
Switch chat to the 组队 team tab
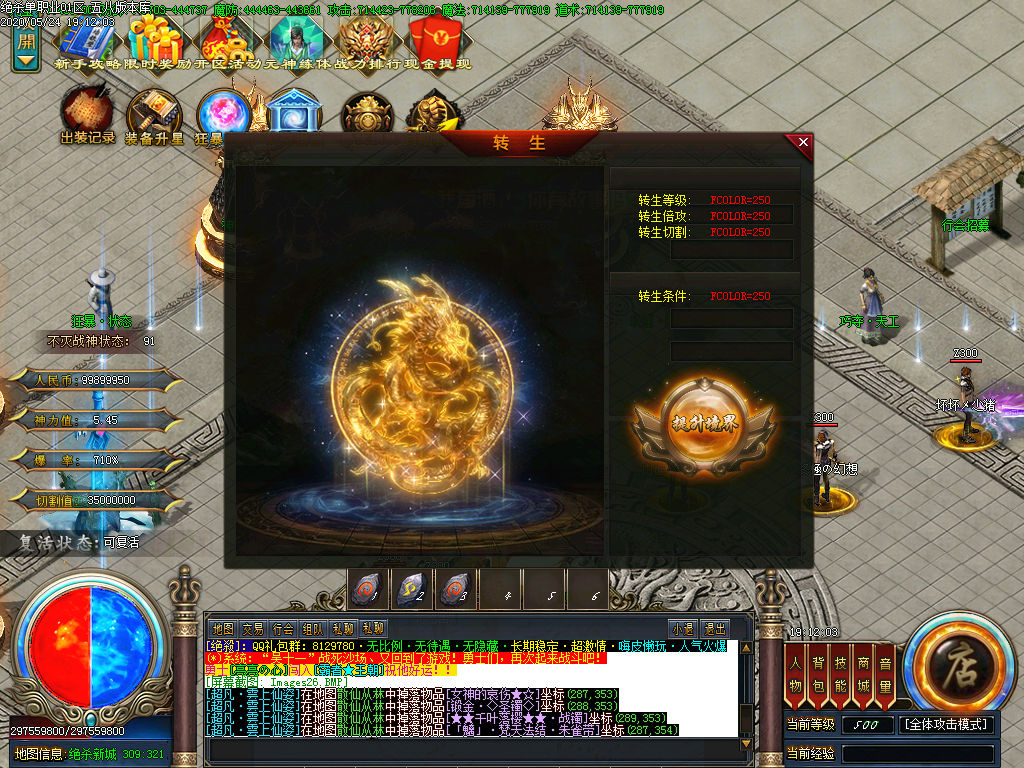[x=313, y=629]
